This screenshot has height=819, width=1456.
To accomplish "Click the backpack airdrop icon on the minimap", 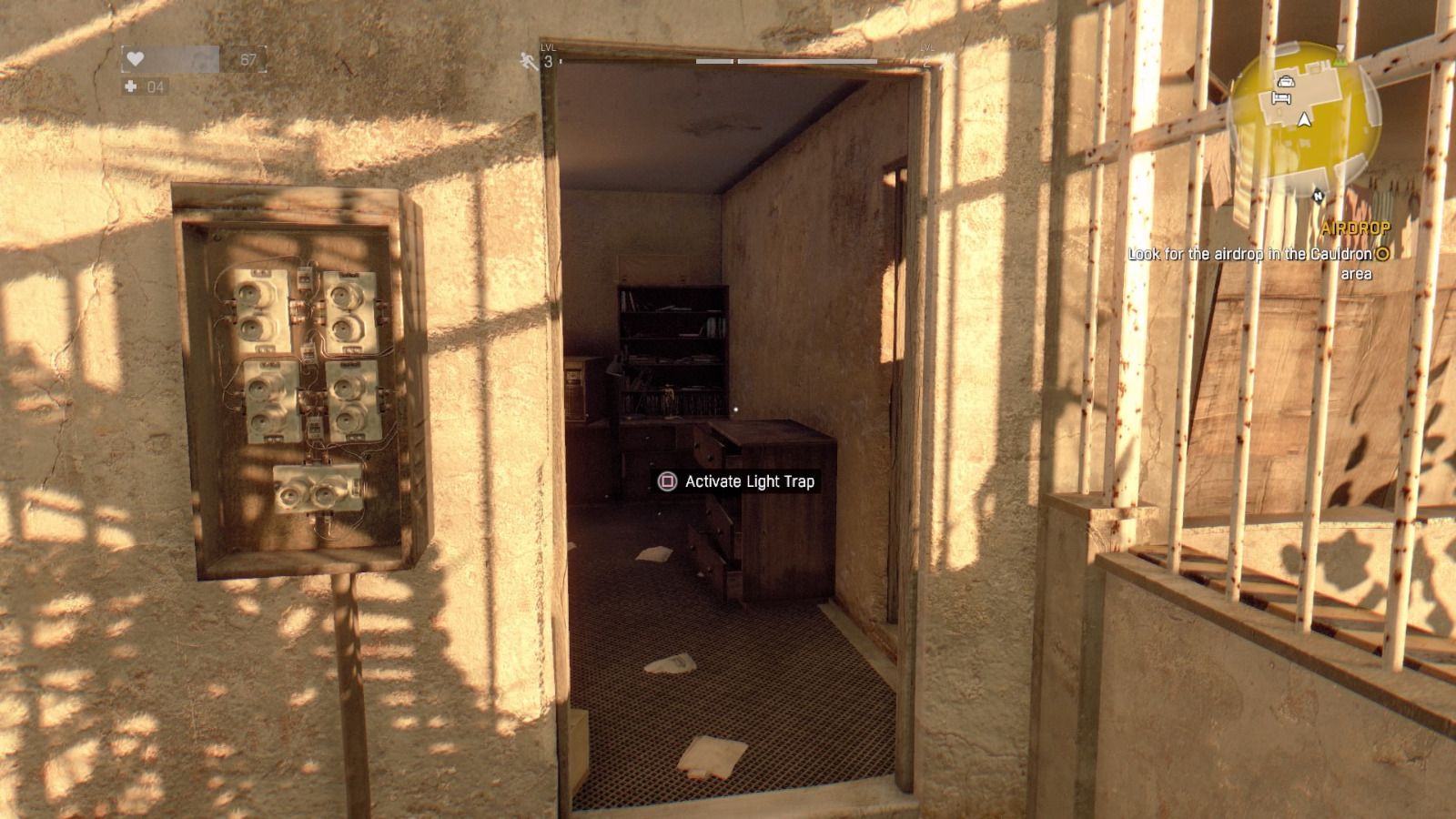I will [x=1287, y=81].
